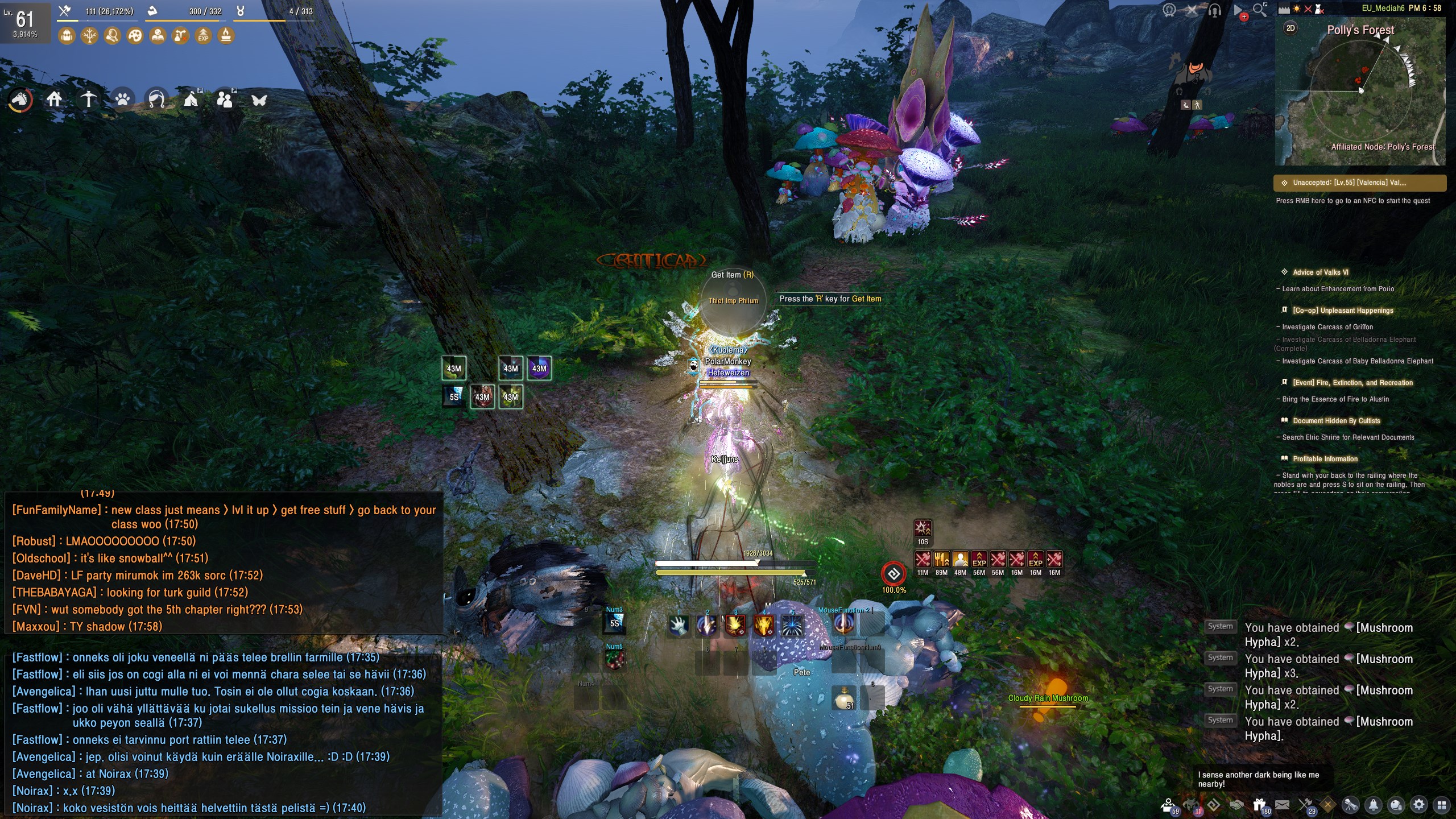The image size is (1456, 819).
Task: Open the four-square main menu icon
Action: pos(1441,804)
